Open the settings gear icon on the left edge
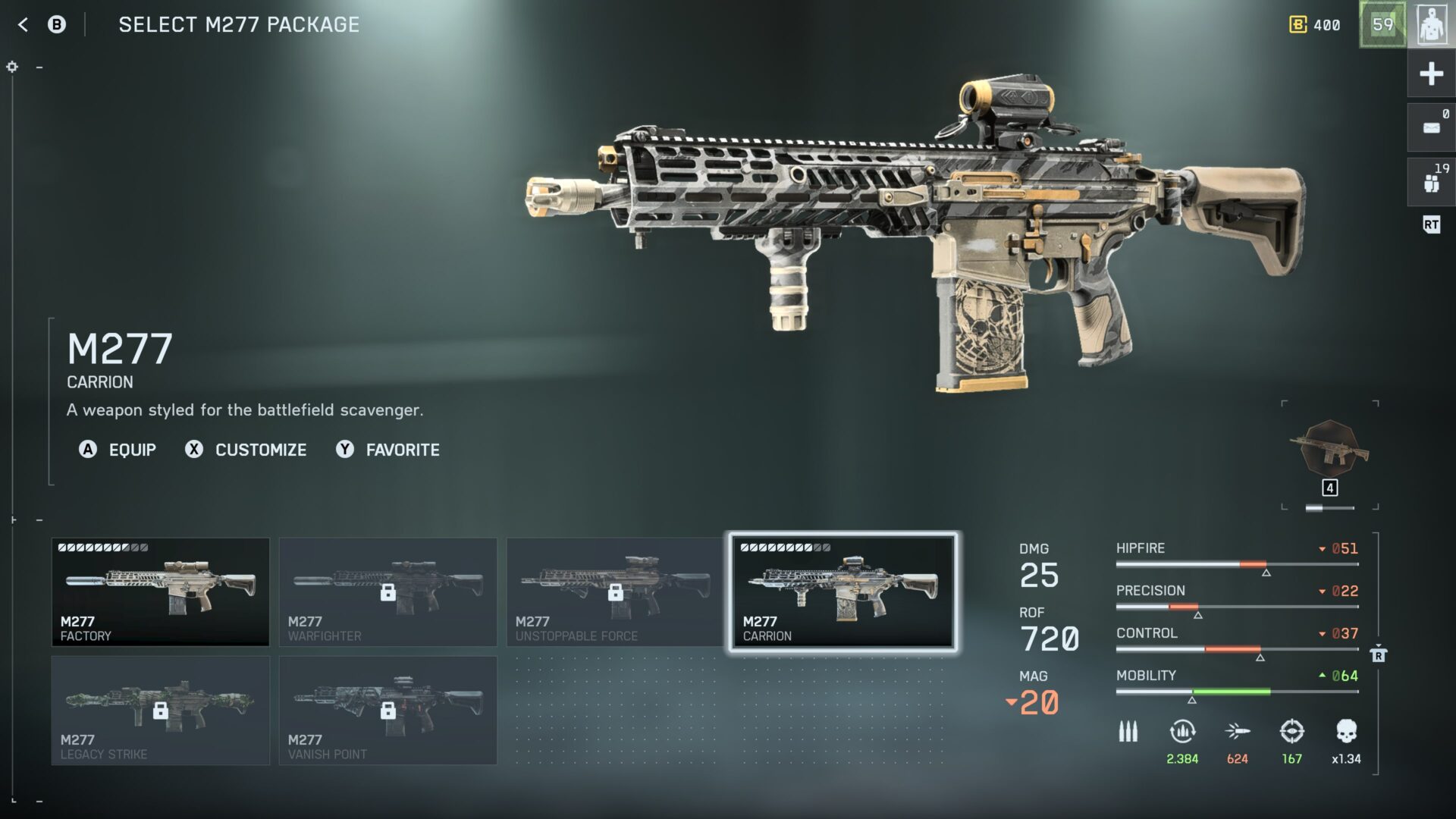This screenshot has width=1456, height=819. pos(12,67)
